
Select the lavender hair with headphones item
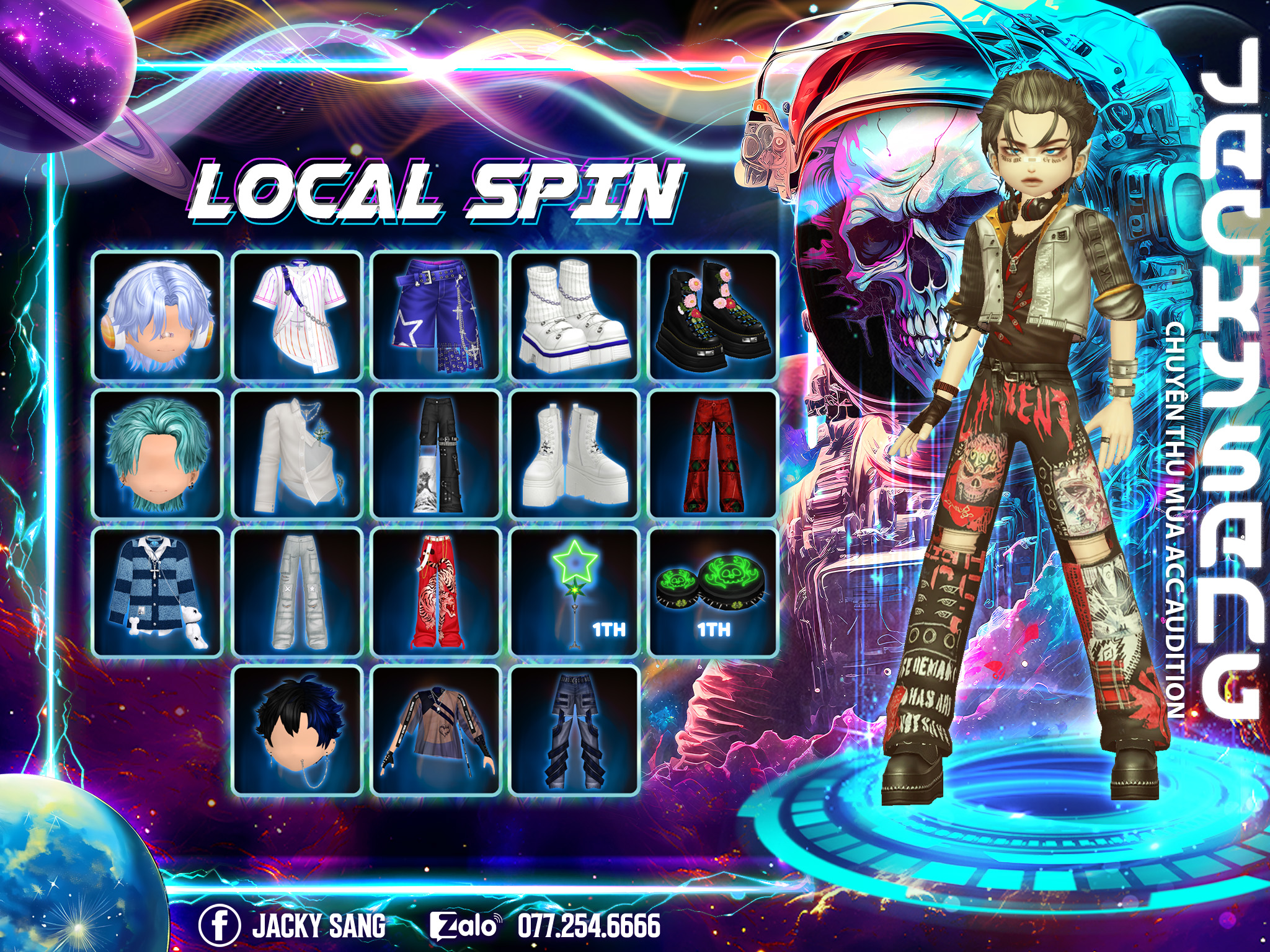click(x=158, y=316)
